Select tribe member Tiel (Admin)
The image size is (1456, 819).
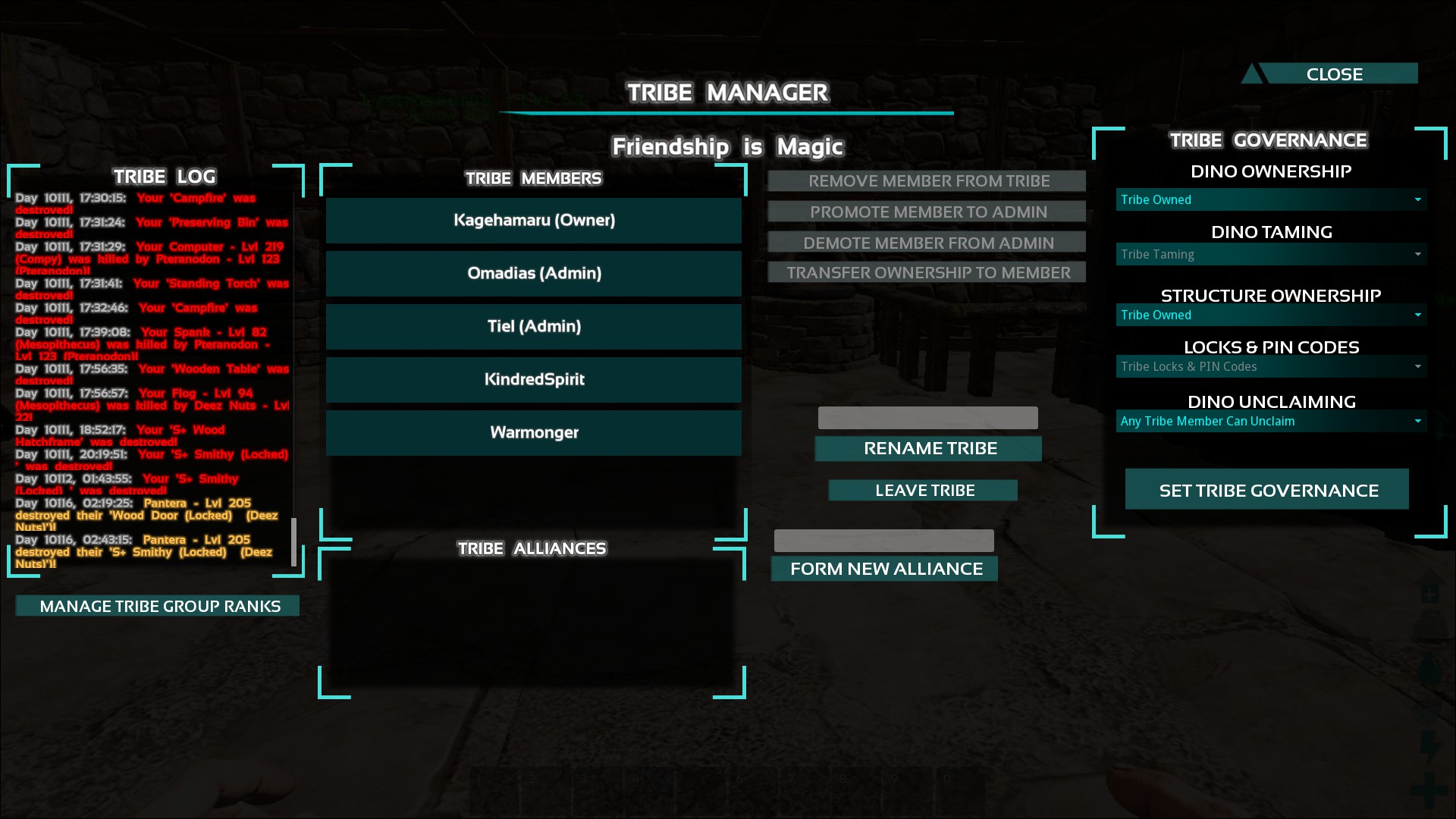(534, 327)
